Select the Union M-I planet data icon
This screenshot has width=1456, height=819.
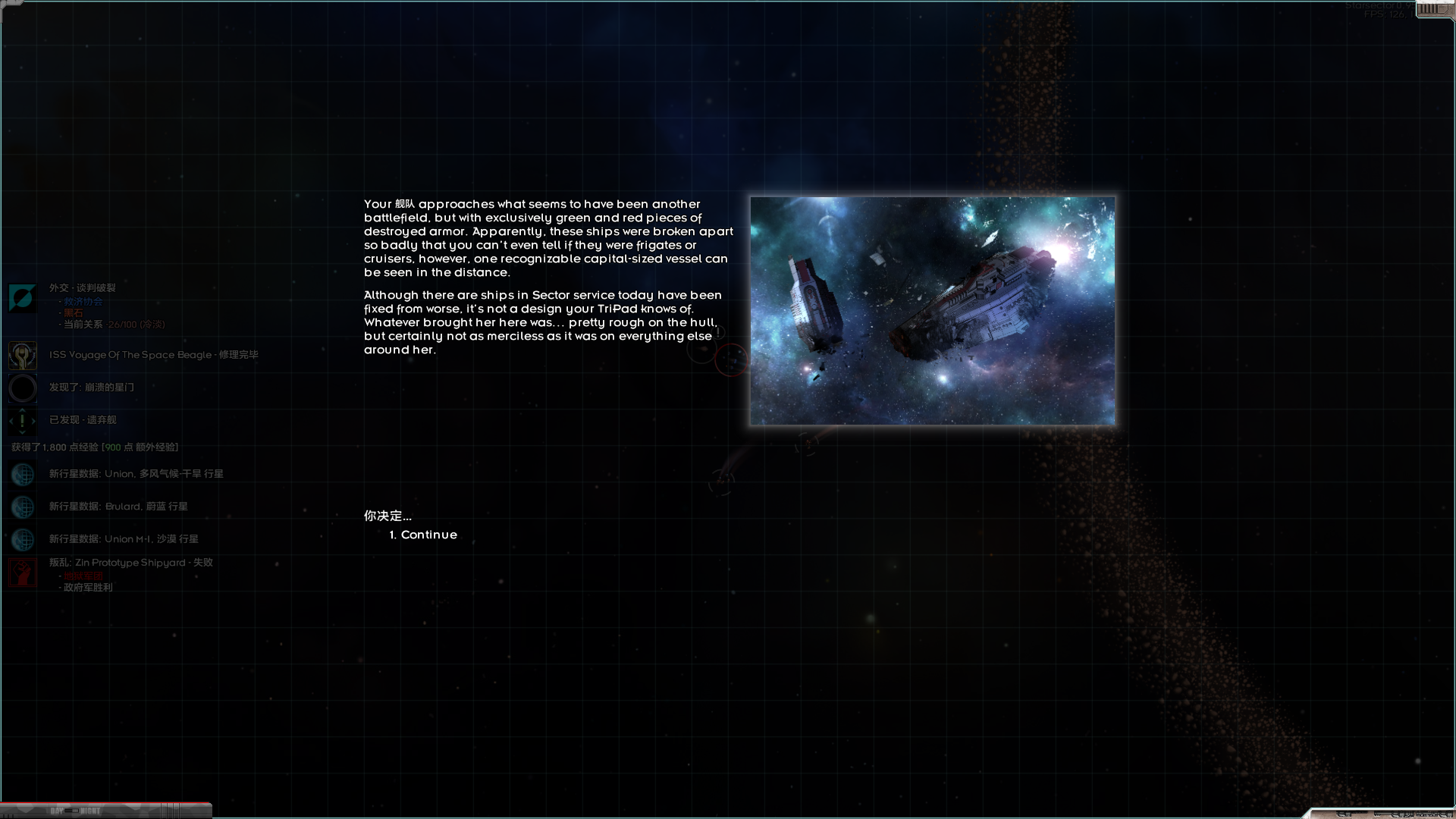(22, 540)
